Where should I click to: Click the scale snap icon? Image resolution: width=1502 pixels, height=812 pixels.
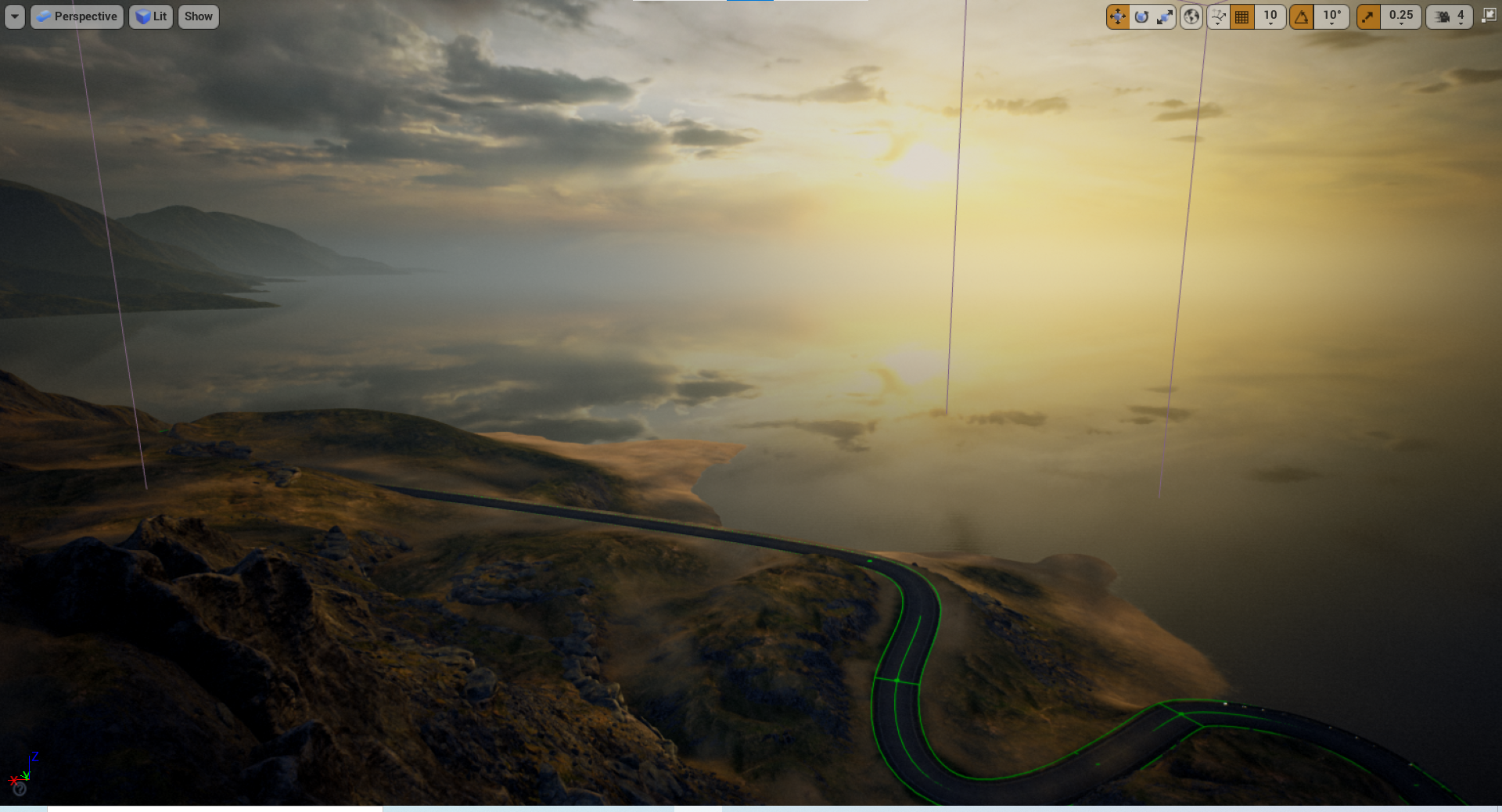point(1368,16)
